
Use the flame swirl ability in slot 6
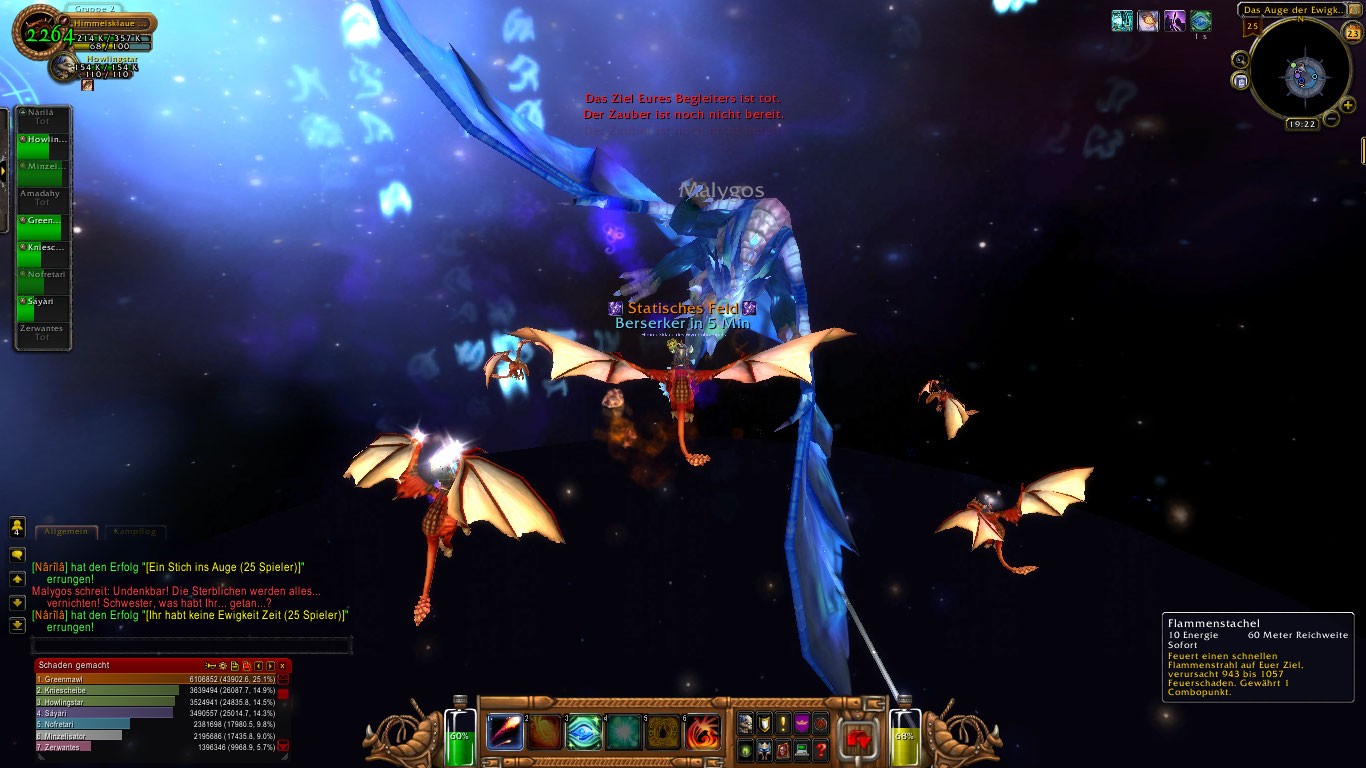(704, 732)
